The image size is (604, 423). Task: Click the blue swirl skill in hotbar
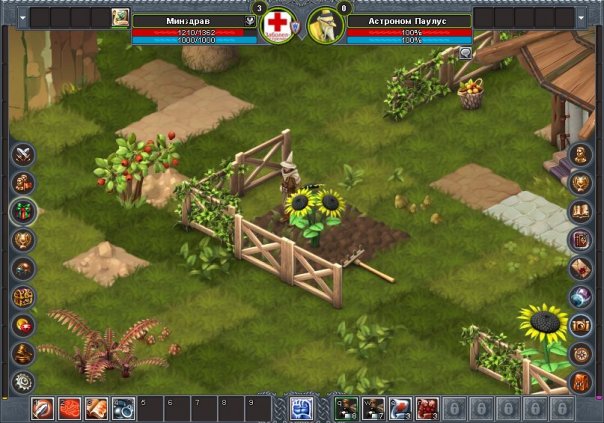point(123,408)
